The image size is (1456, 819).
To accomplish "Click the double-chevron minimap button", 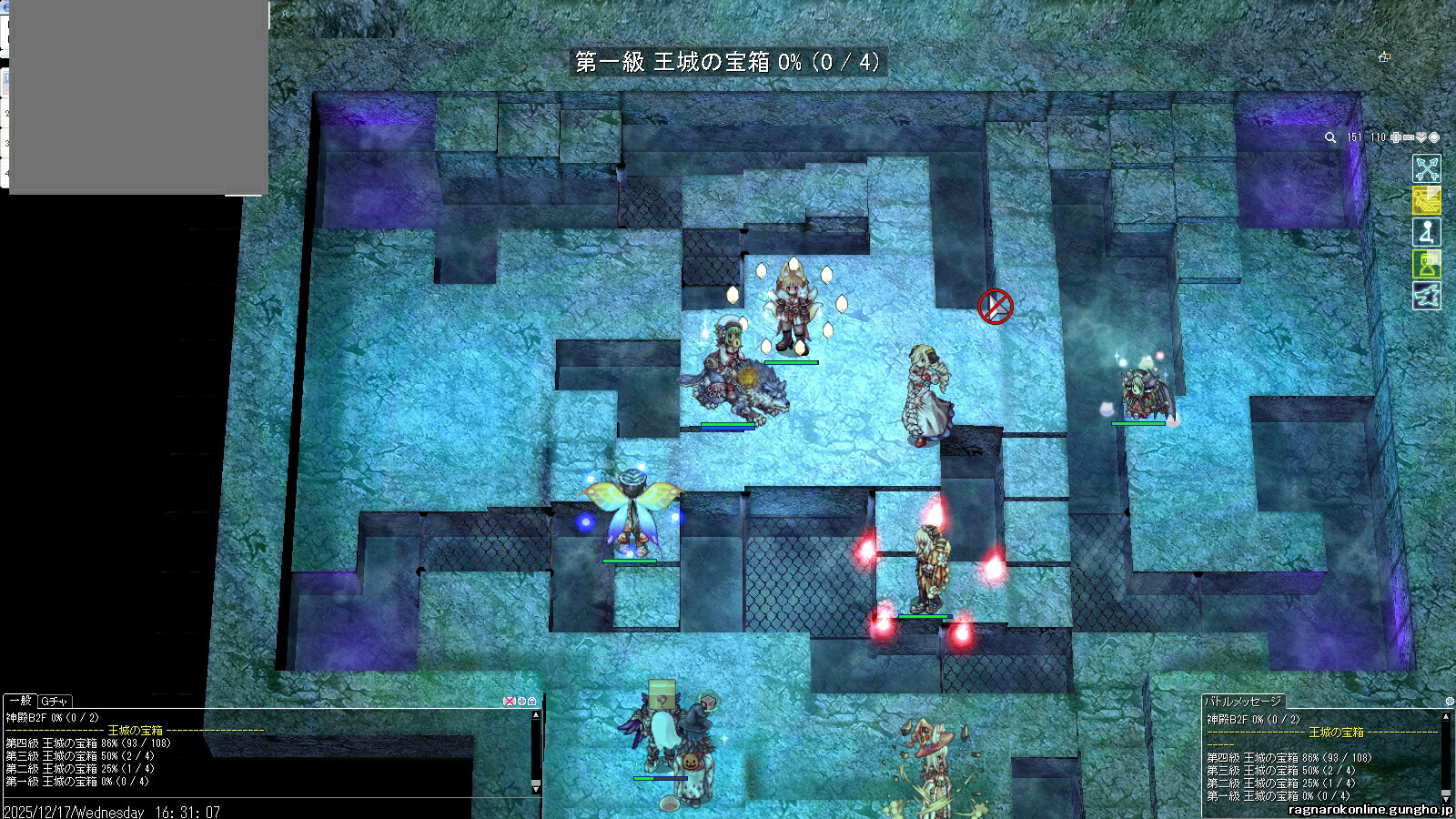I will 1421,137.
